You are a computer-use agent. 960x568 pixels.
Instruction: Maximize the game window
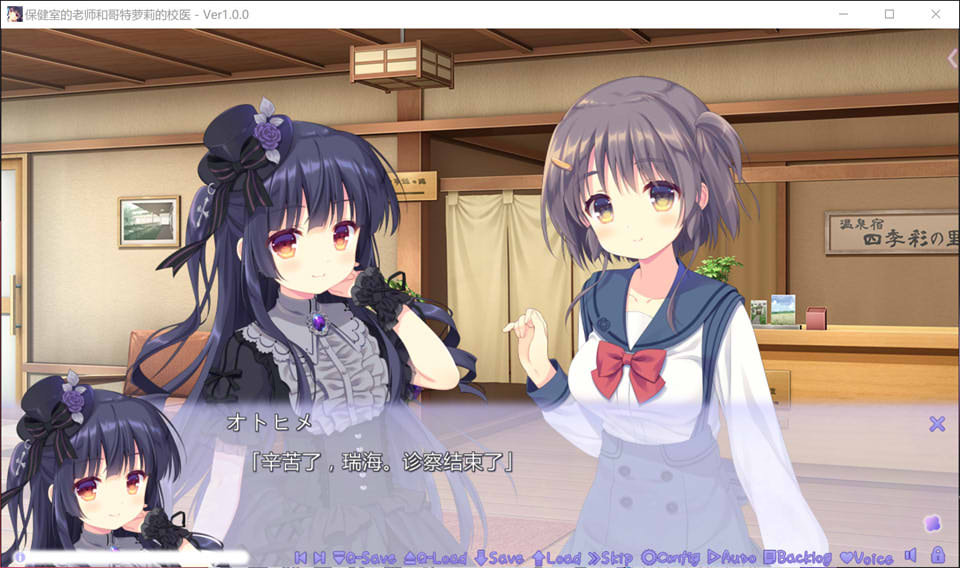tap(889, 15)
